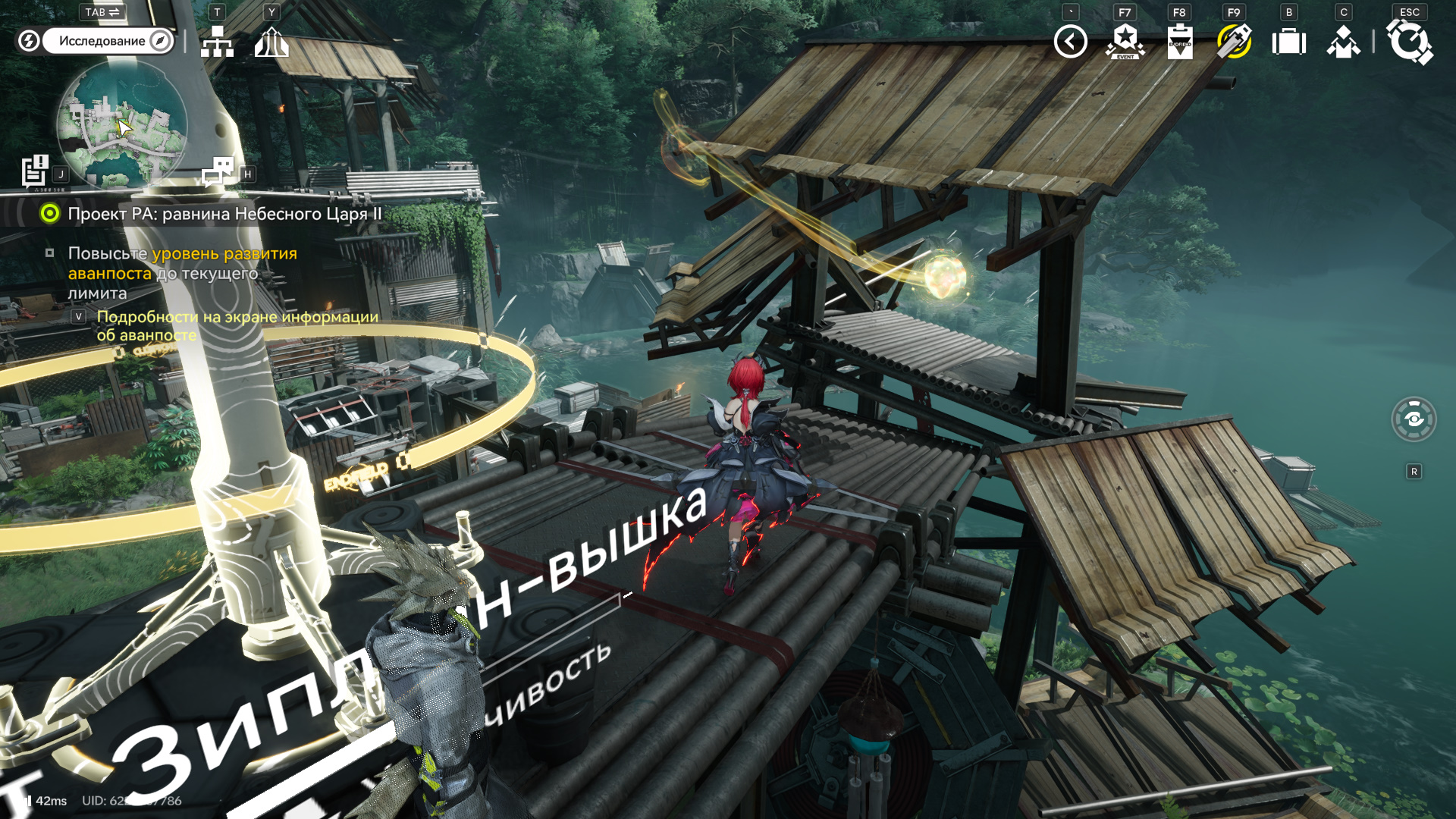The width and height of the screenshot is (1456, 819).
Task: Open the mission log clipboard icon
Action: pyautogui.click(x=35, y=171)
